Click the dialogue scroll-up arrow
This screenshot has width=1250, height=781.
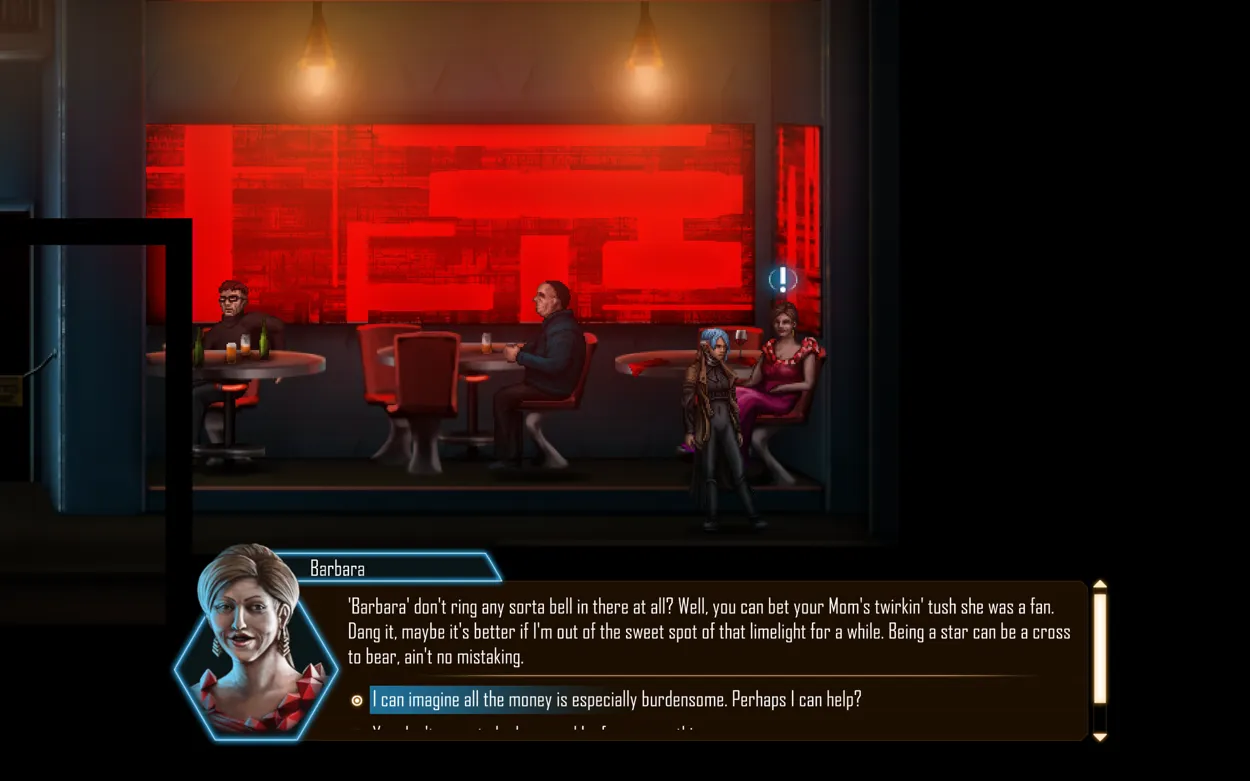[1100, 585]
